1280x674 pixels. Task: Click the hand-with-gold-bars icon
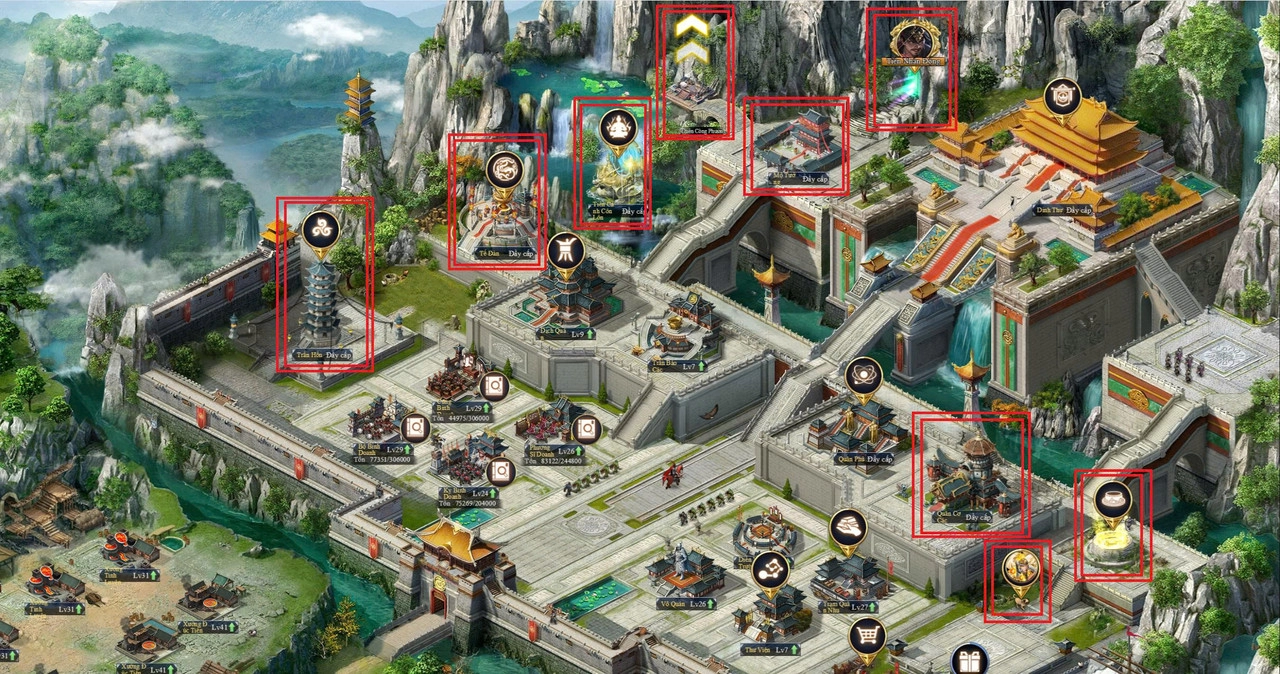point(848,528)
